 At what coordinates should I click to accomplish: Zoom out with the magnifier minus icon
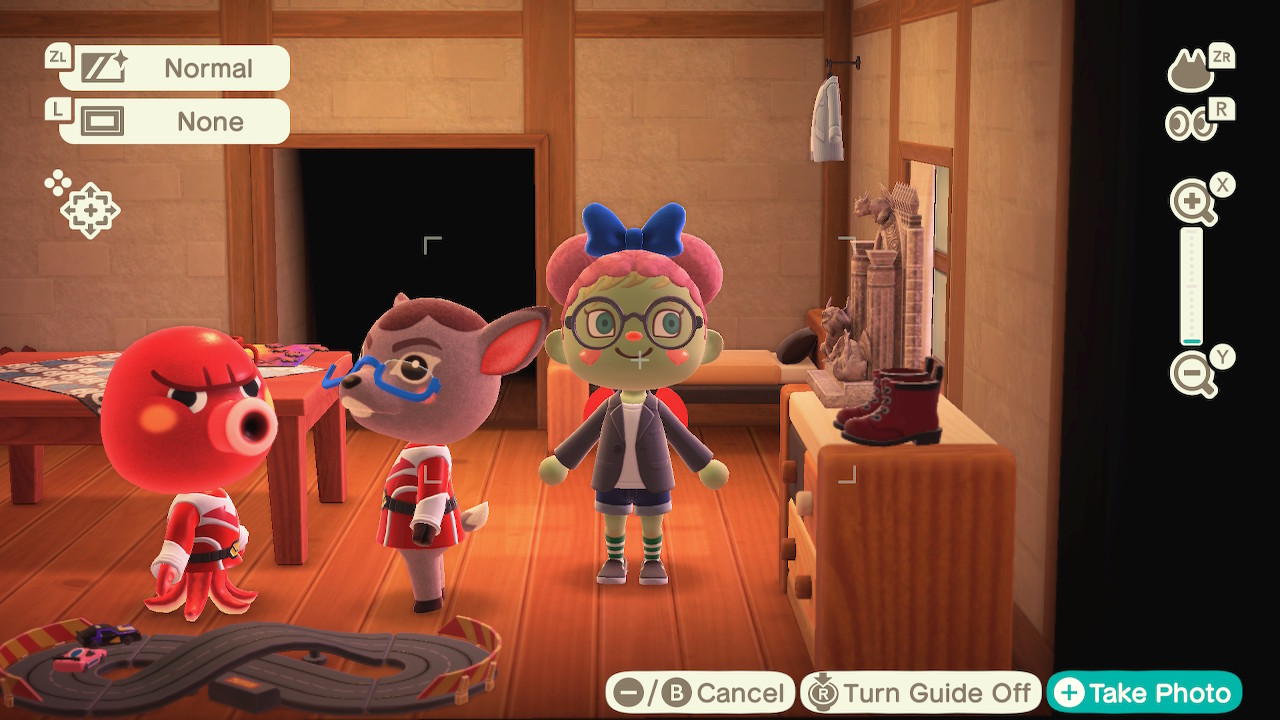[x=1193, y=374]
